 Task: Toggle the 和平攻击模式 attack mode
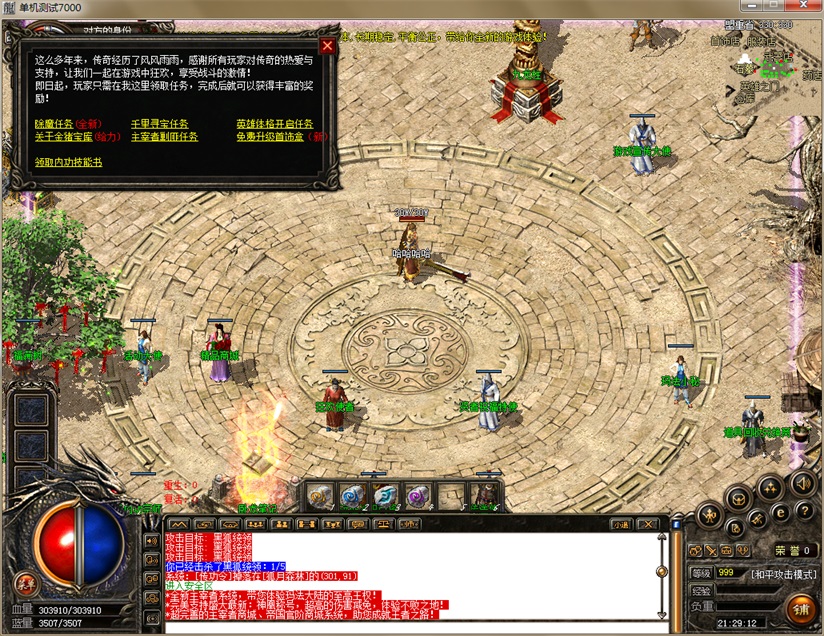point(784,573)
